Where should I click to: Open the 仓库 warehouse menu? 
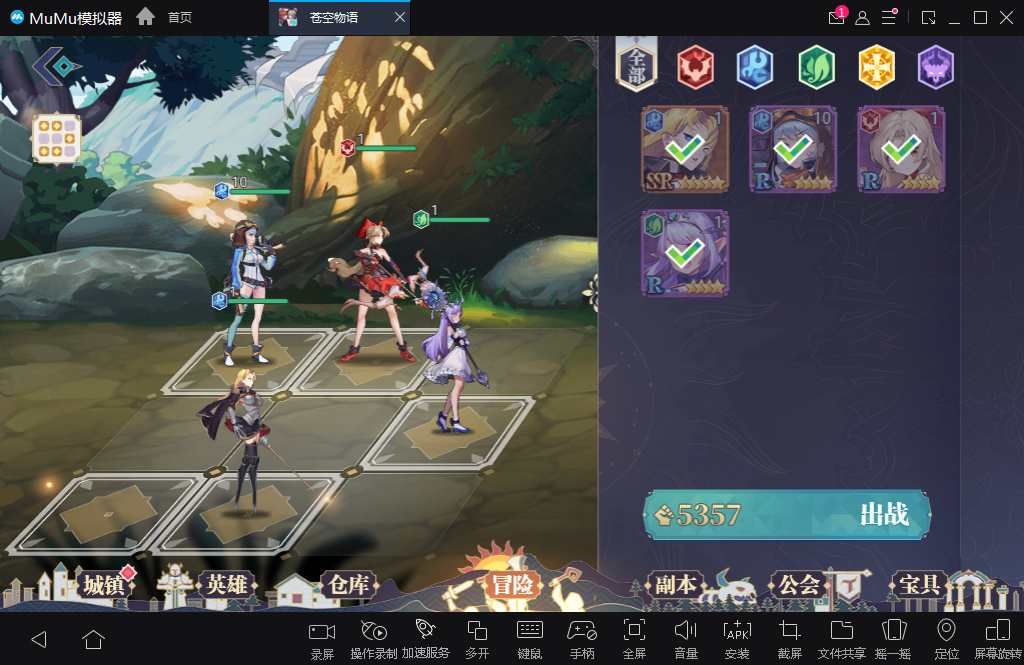347,585
